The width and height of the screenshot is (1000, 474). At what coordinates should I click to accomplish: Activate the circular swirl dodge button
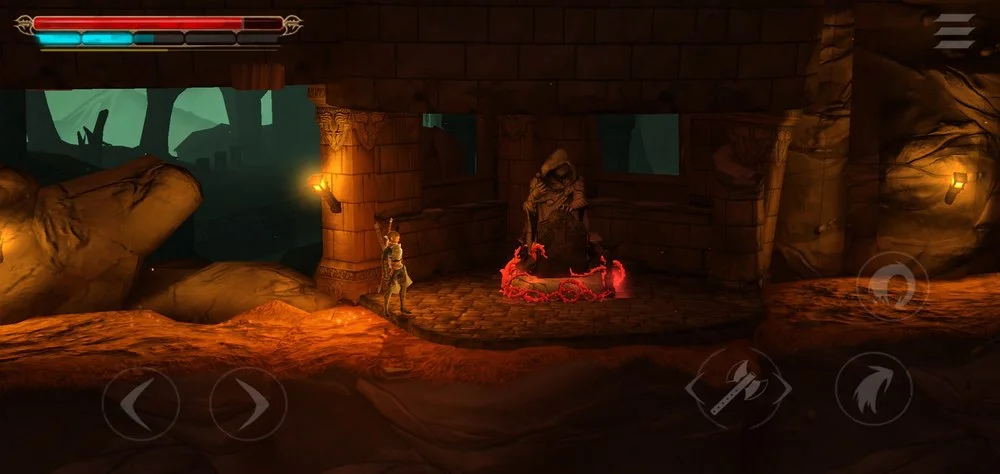click(893, 286)
